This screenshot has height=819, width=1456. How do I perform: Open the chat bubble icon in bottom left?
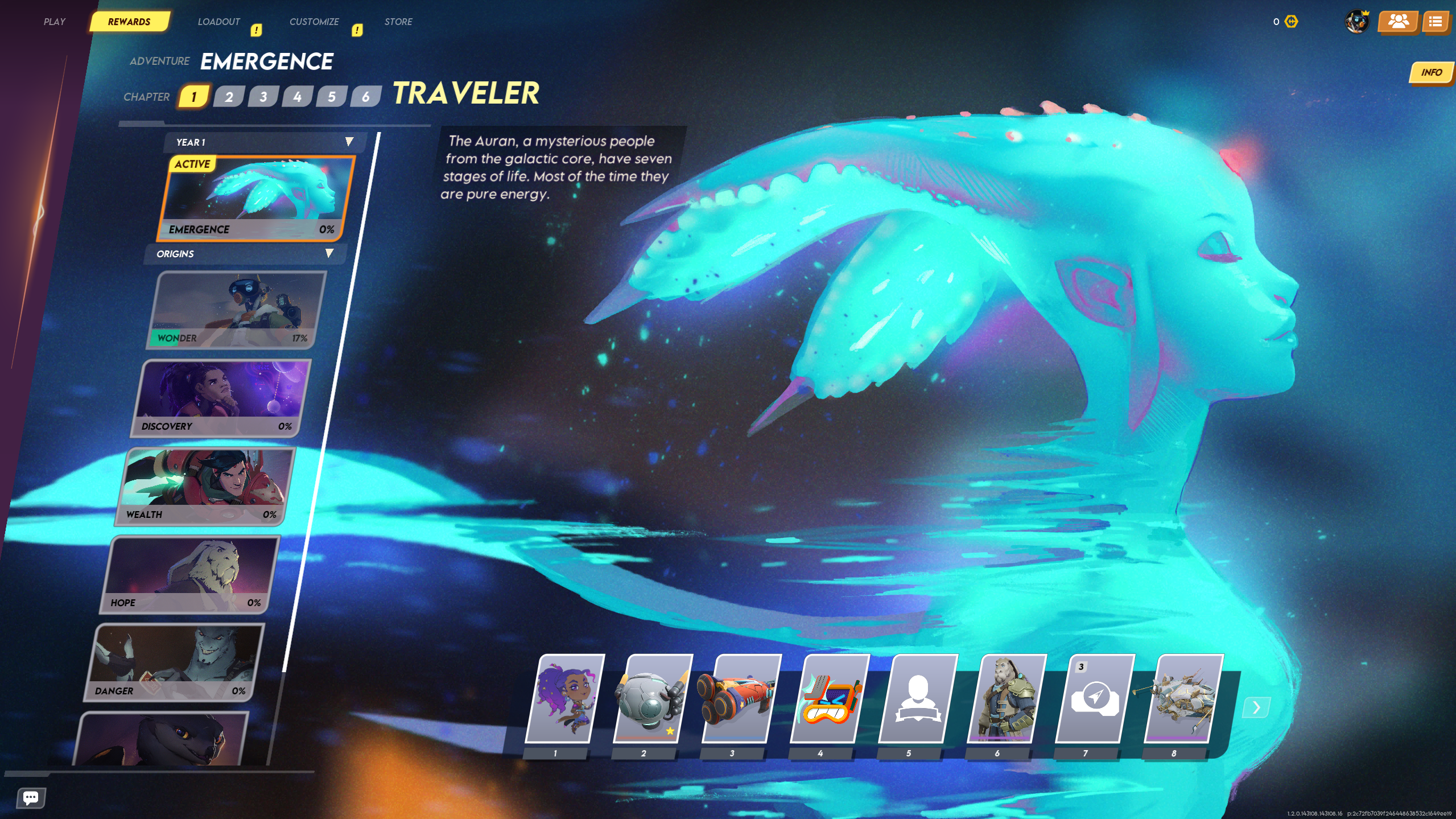click(x=30, y=797)
